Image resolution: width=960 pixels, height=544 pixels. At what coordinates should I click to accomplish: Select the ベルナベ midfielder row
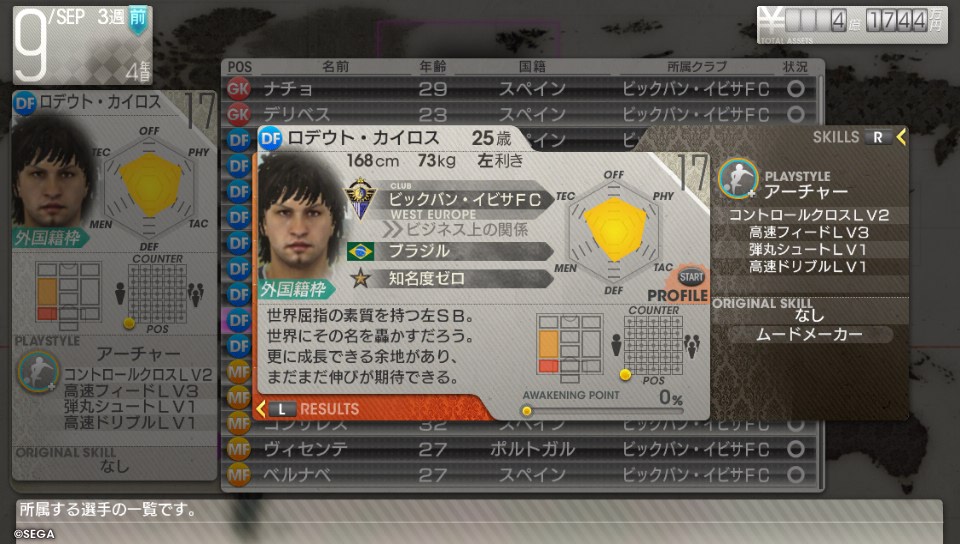[520, 474]
